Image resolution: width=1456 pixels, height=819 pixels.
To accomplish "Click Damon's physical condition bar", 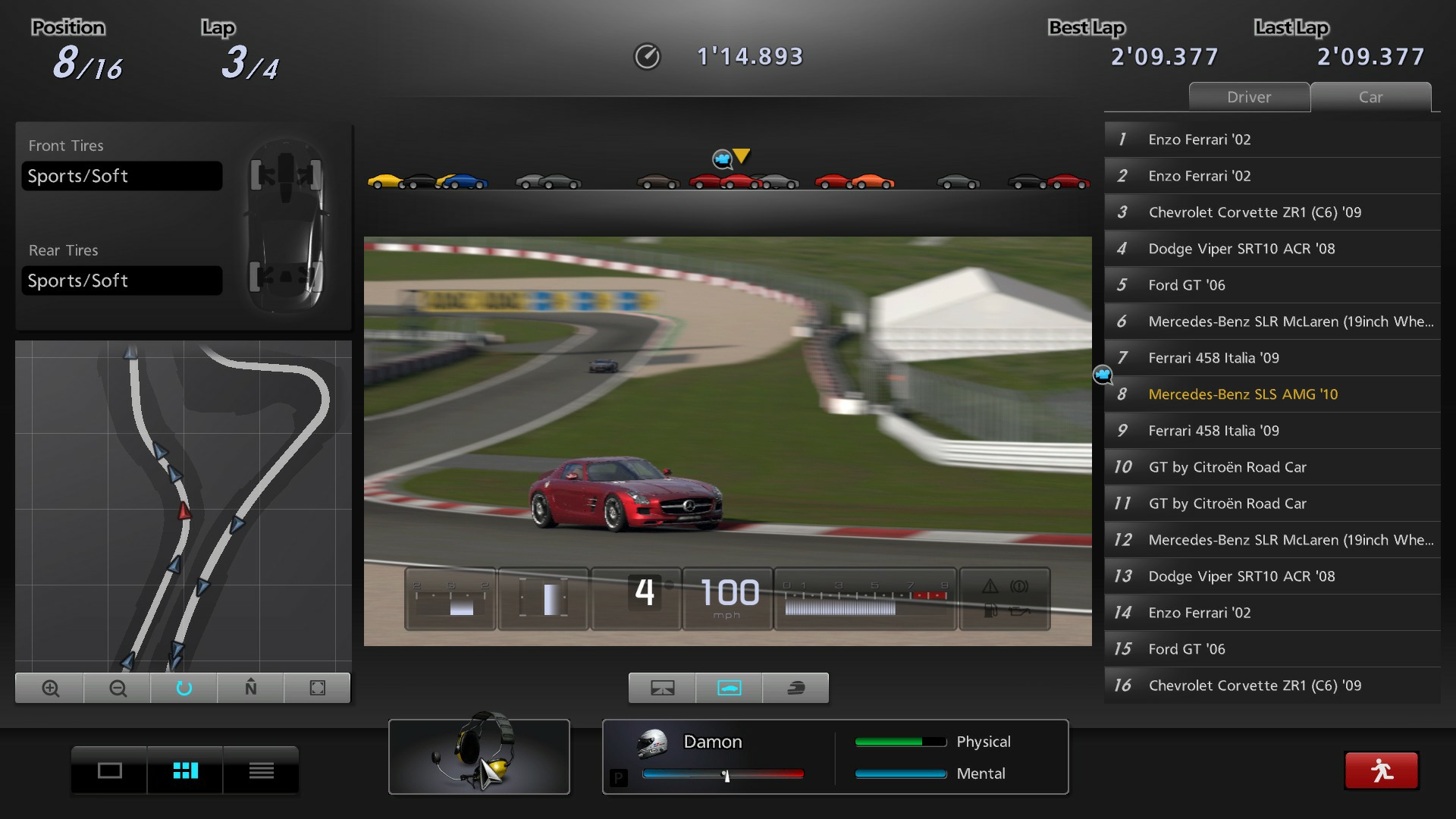I will (x=899, y=742).
